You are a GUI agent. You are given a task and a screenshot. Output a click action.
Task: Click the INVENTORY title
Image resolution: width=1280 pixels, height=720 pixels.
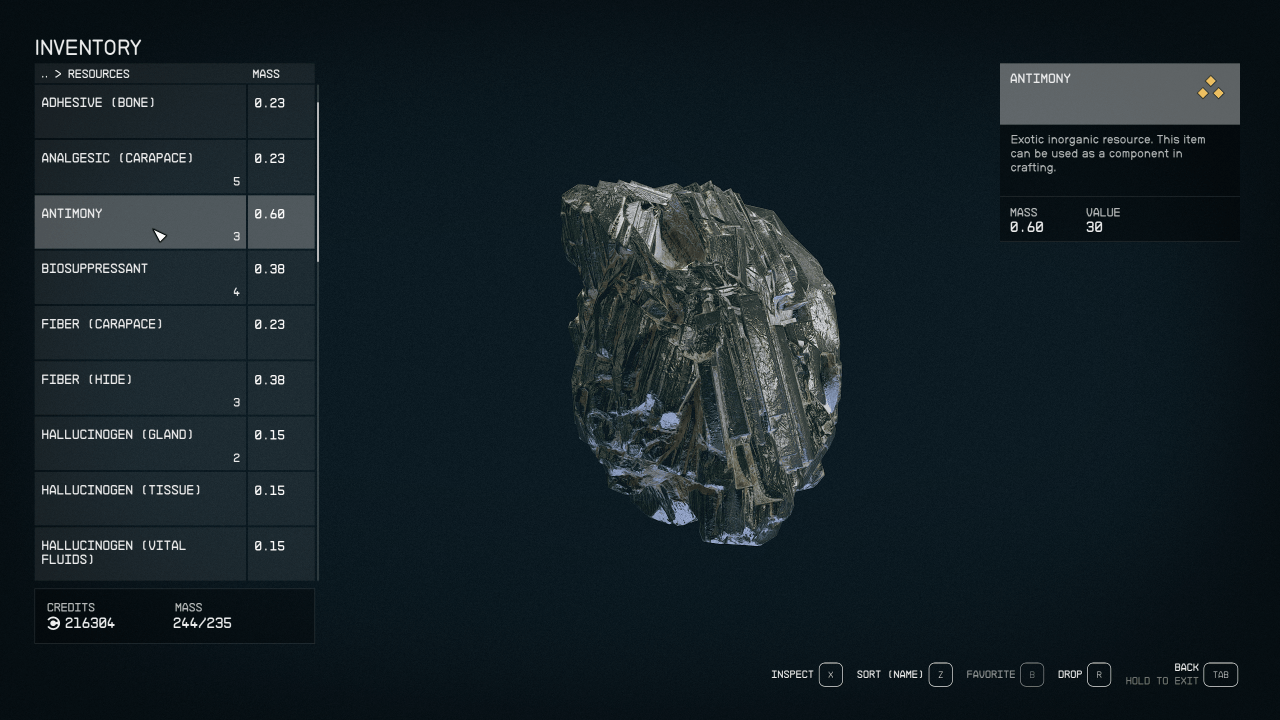[88, 47]
